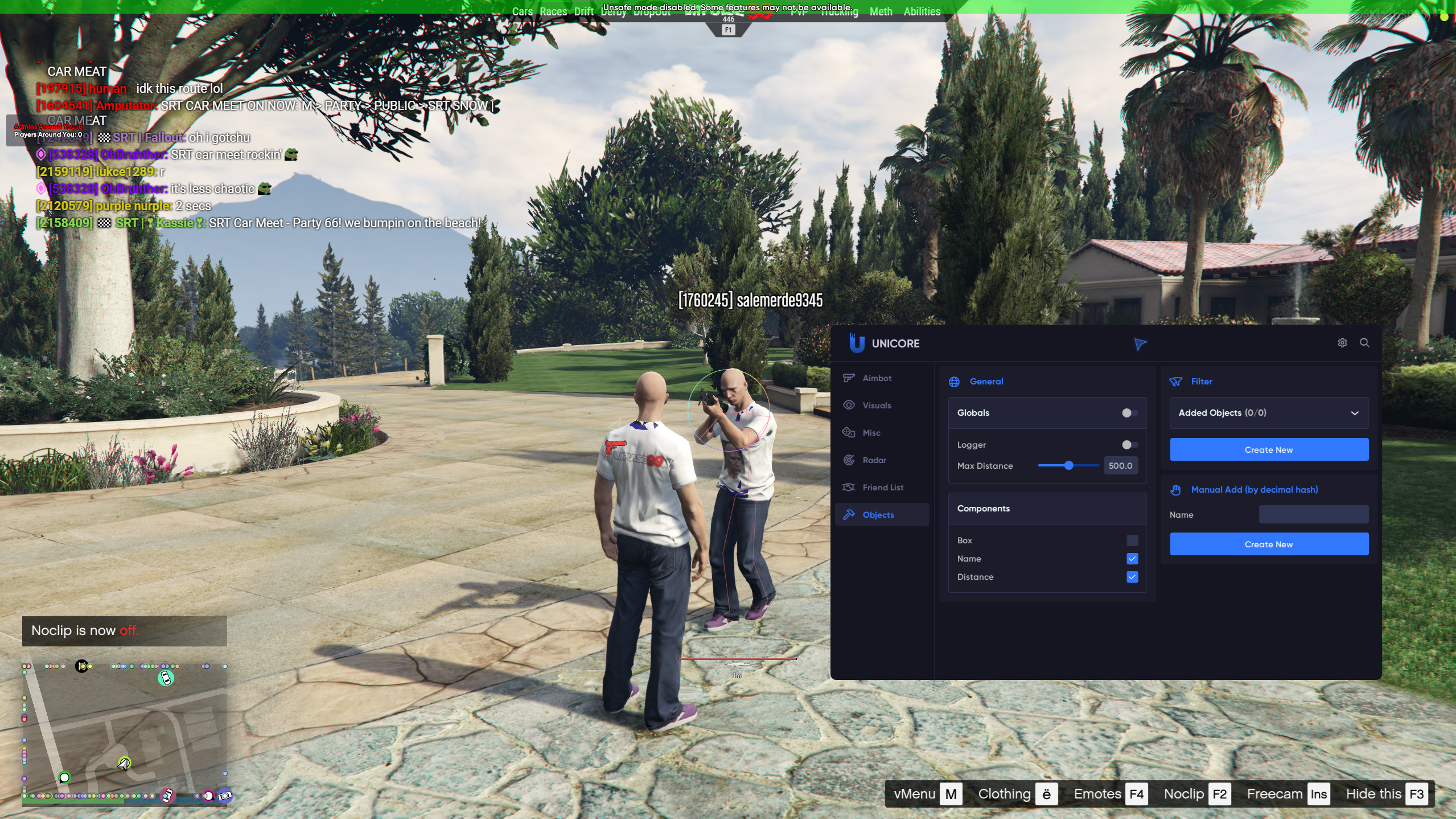Open the Aimbot section
Viewport: 1456px width, 819px height.
[x=877, y=378]
